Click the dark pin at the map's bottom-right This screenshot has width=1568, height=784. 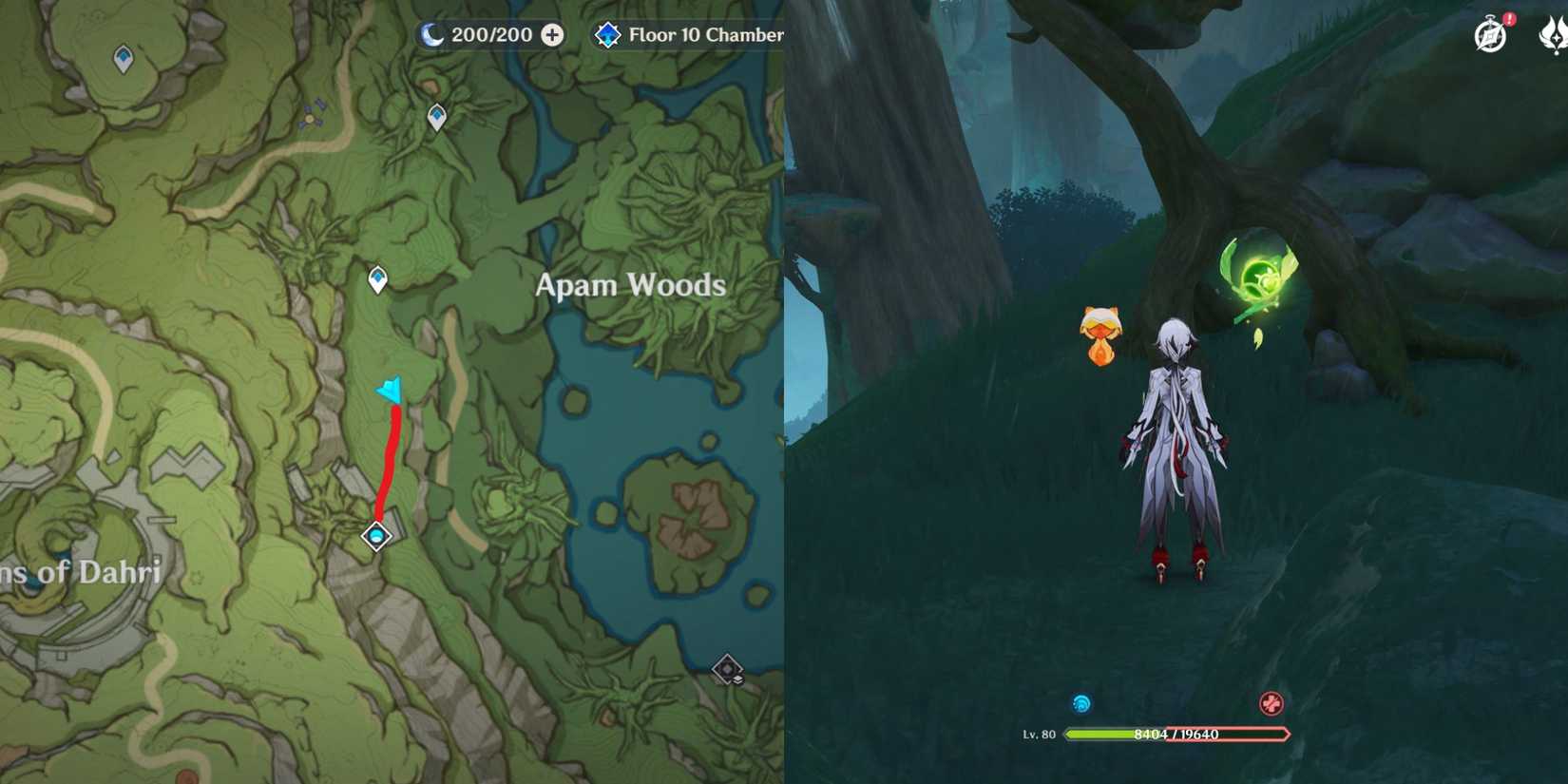[729, 669]
